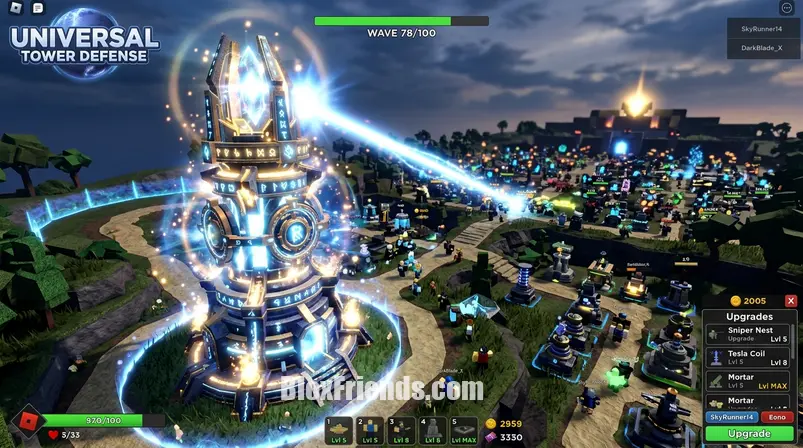Image resolution: width=803 pixels, height=448 pixels.
Task: Choose hotbar slot 3 gunner unit
Action: pyautogui.click(x=401, y=430)
